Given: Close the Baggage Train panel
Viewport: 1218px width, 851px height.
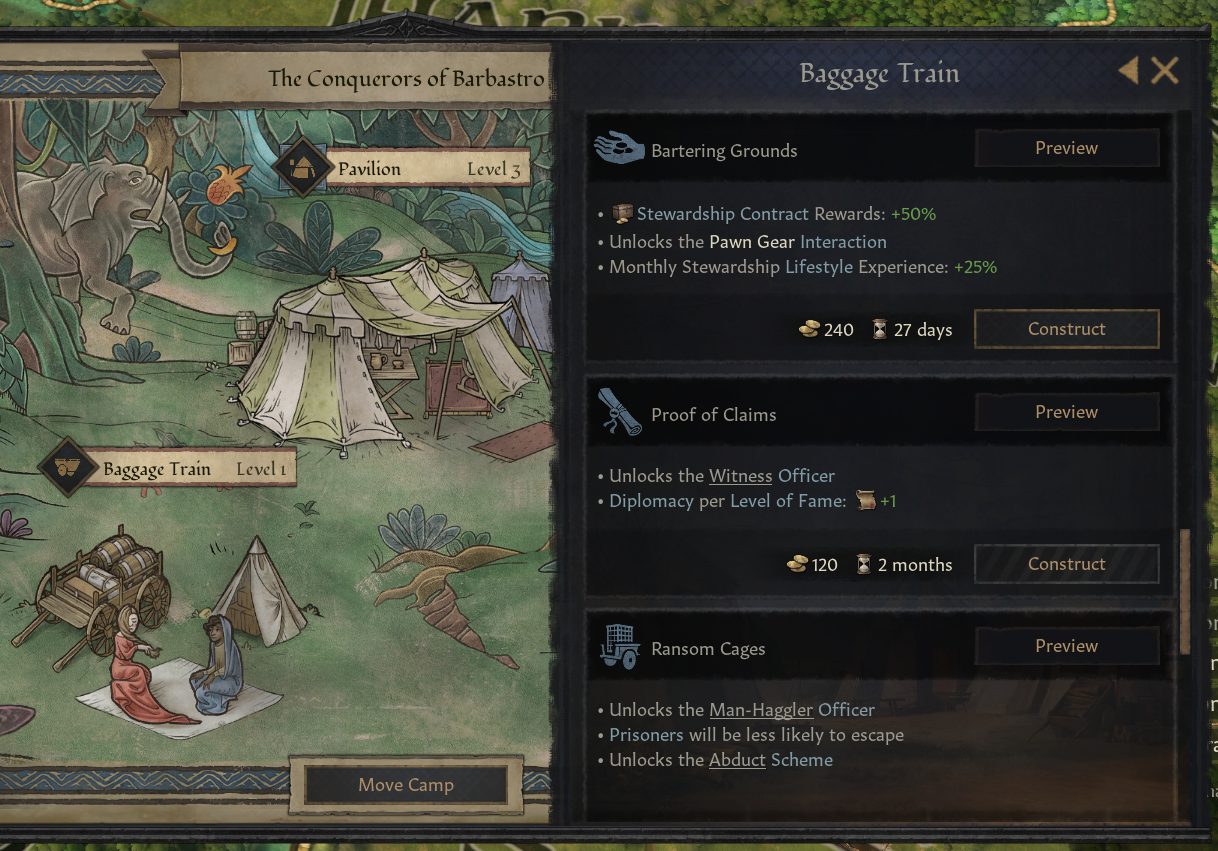Looking at the screenshot, I should coord(1164,71).
